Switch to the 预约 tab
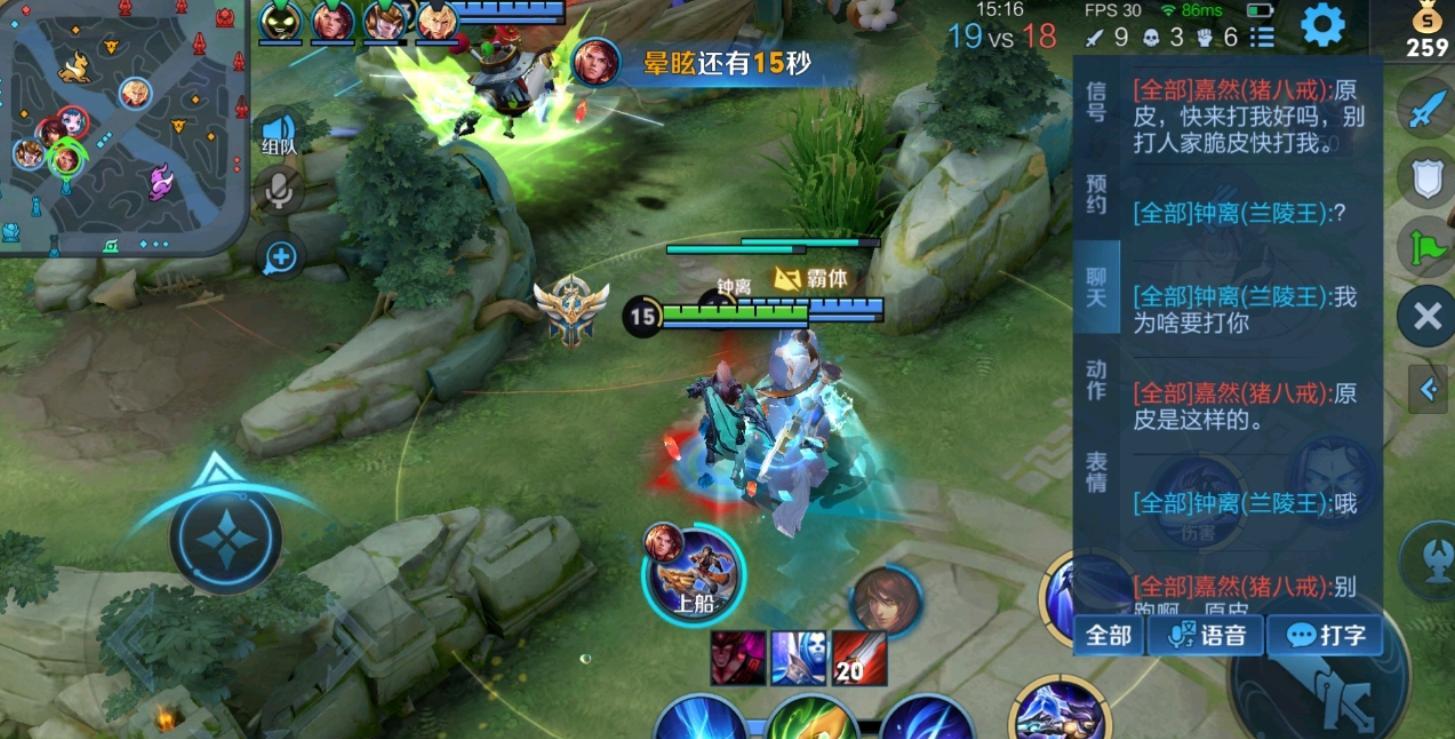 coord(1096,193)
